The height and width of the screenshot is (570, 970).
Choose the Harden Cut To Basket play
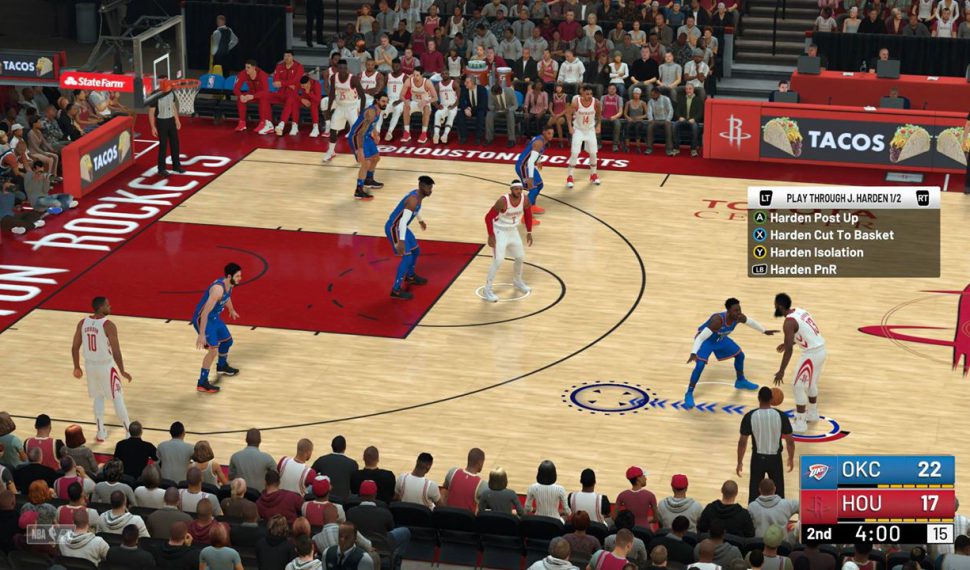click(830, 235)
